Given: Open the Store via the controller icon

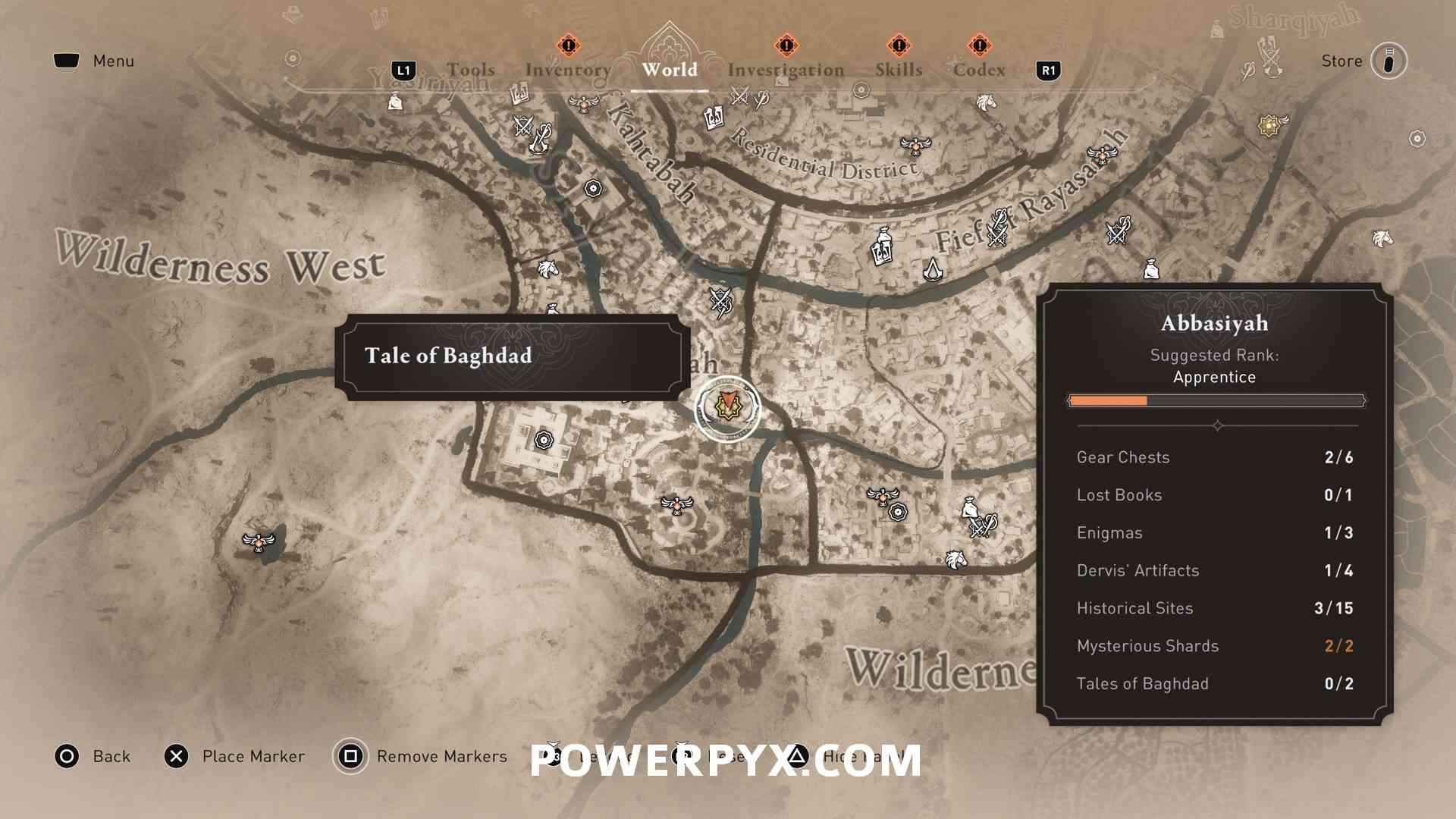Looking at the screenshot, I should pyautogui.click(x=1389, y=61).
